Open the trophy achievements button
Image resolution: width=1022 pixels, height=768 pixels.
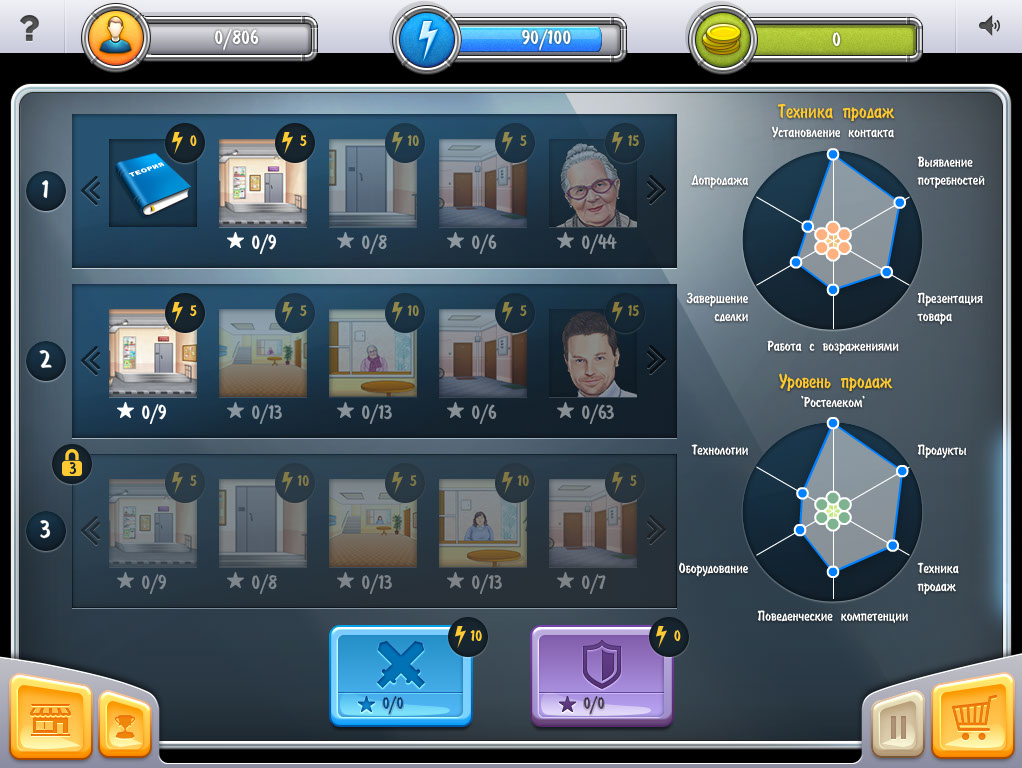click(124, 725)
